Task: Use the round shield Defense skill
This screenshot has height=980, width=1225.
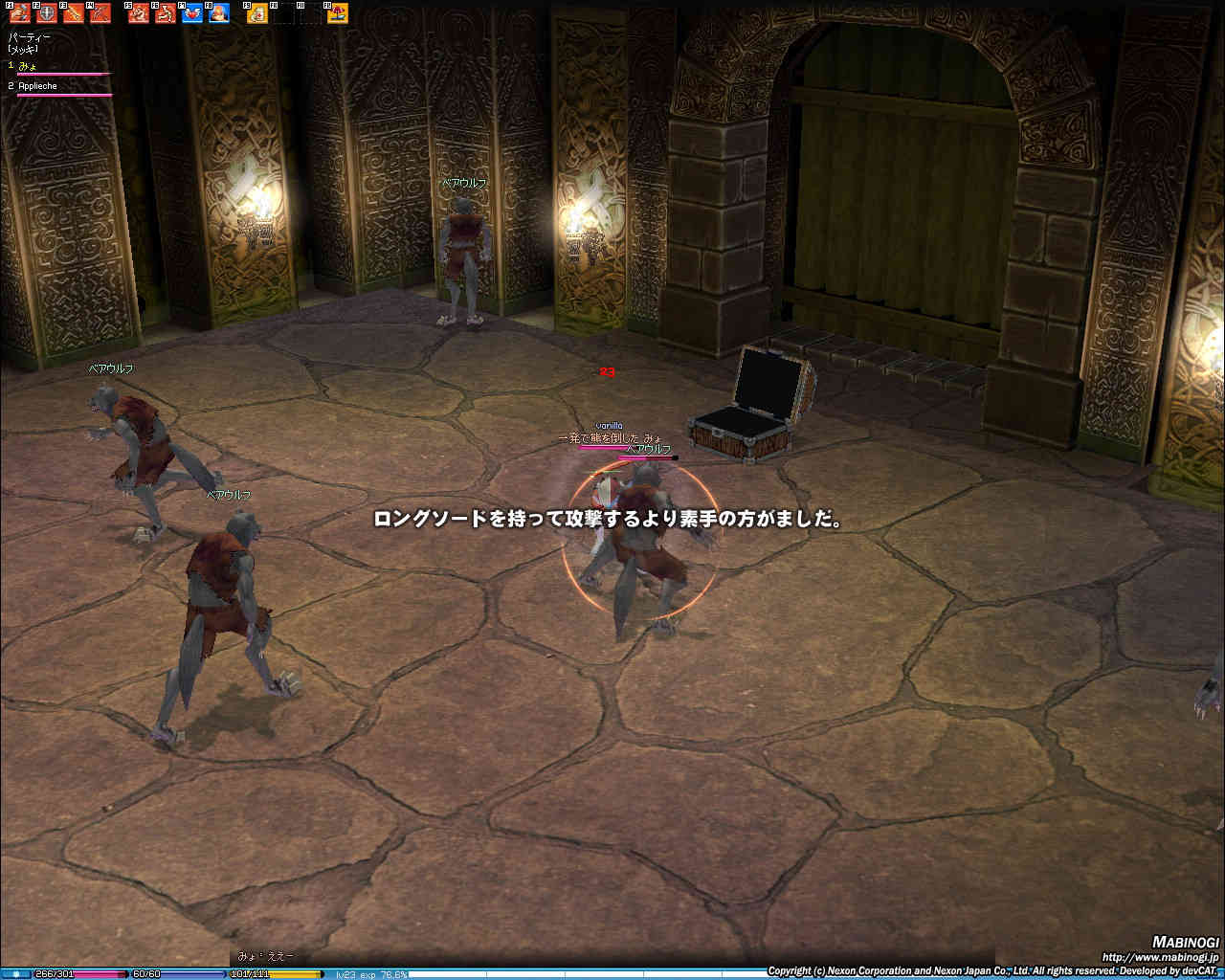Action: (47, 13)
